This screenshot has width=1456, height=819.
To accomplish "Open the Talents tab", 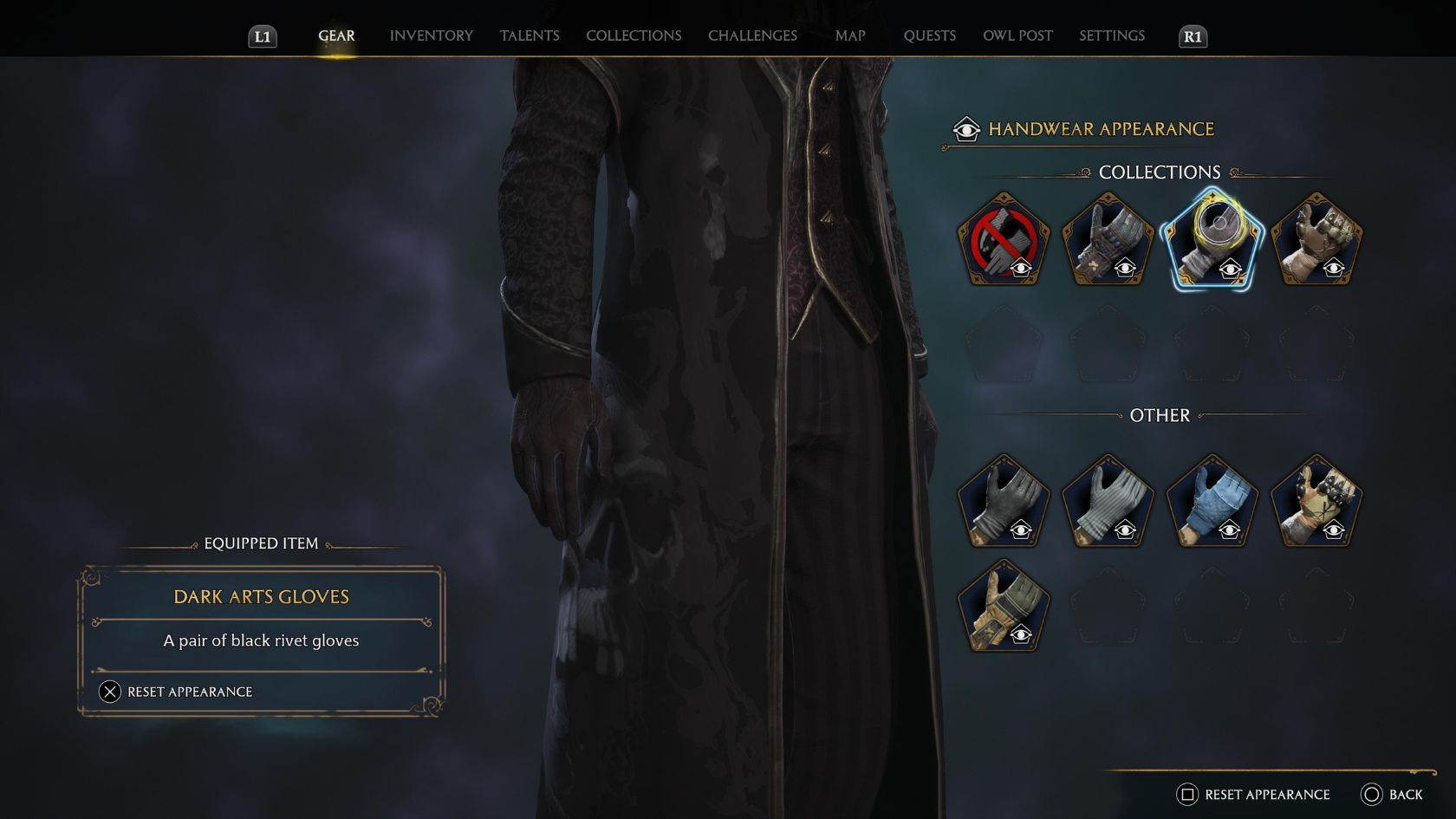I will 530,36.
